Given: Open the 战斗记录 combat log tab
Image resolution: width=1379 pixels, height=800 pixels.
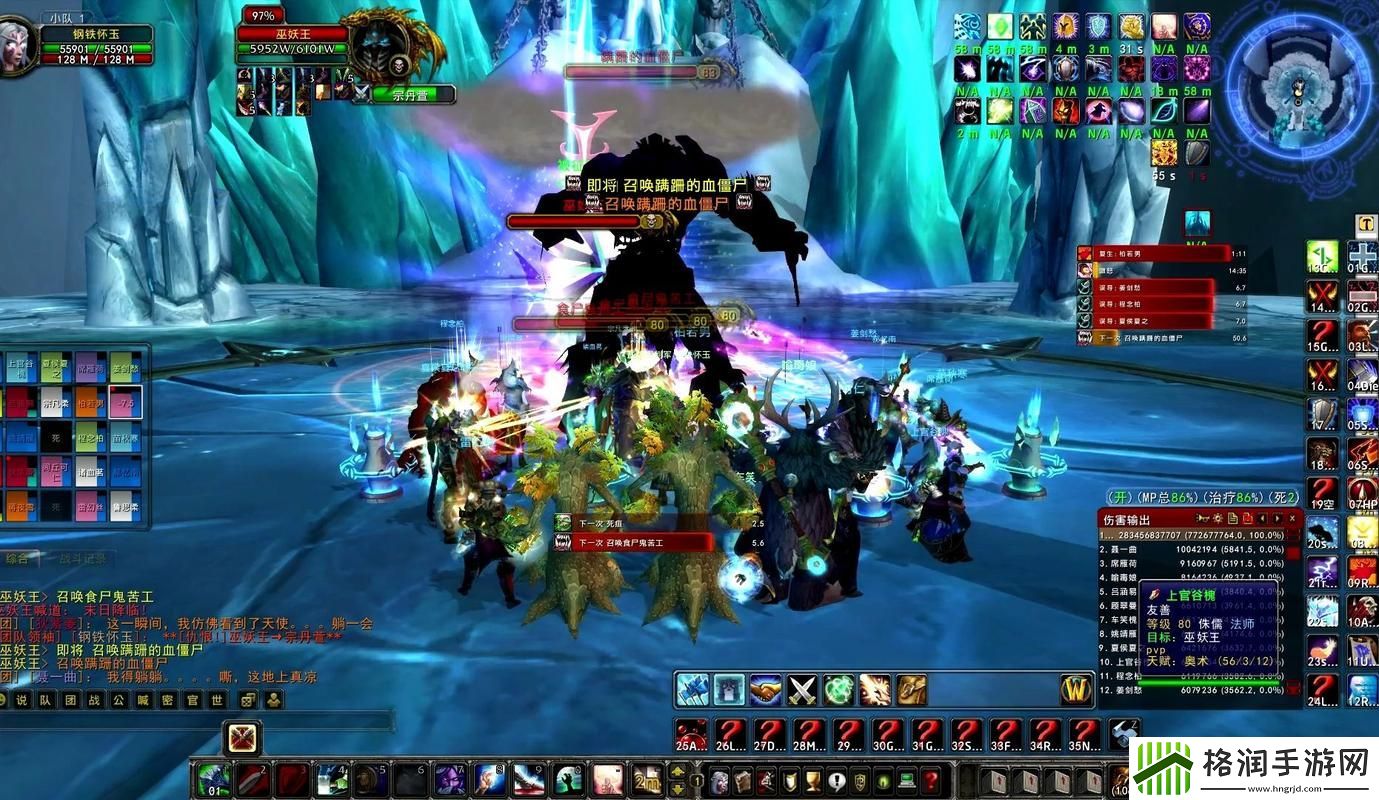Looking at the screenshot, I should click(80, 559).
